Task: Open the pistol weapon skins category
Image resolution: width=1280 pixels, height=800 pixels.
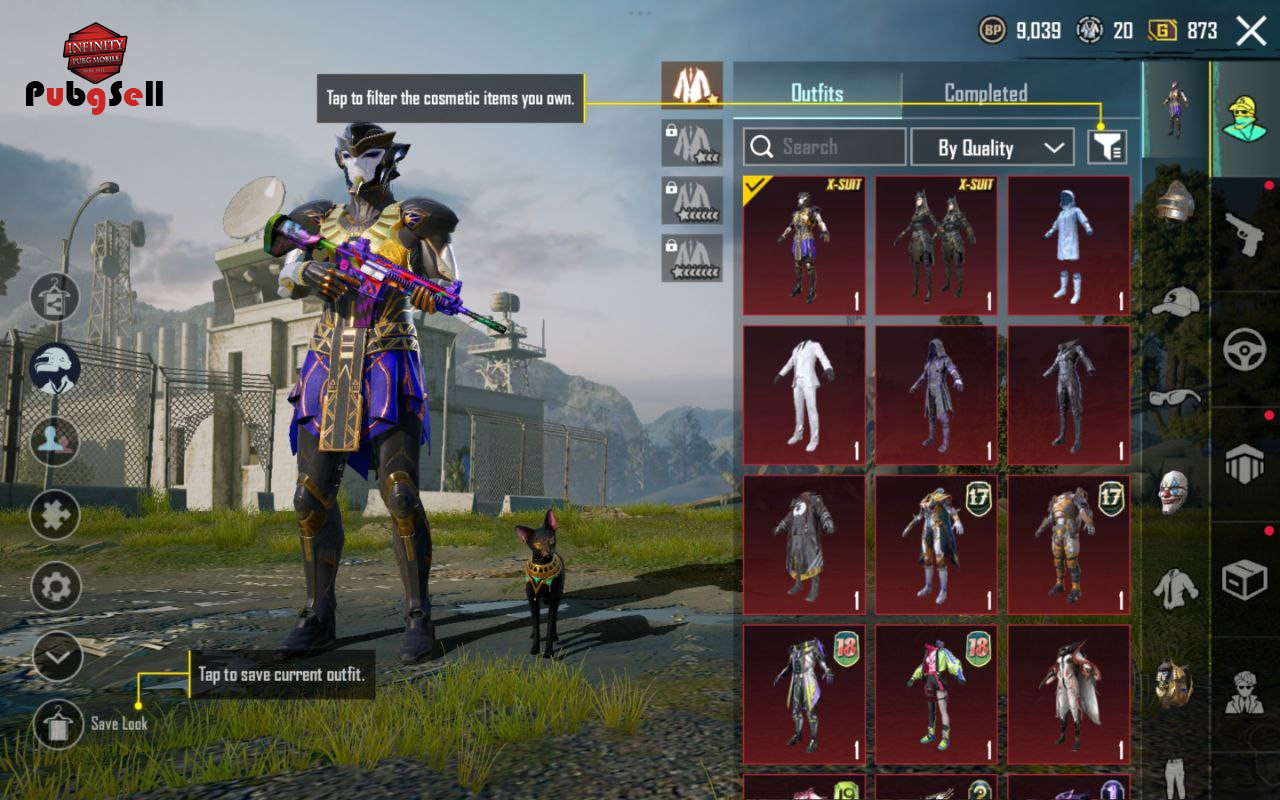Action: [x=1244, y=234]
